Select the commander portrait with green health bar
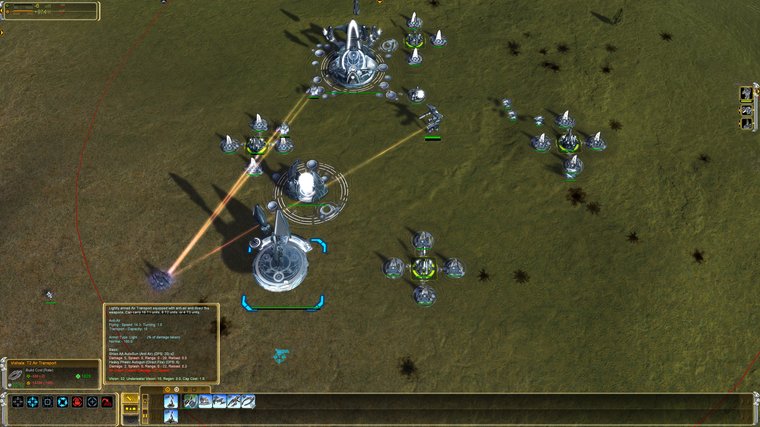Screen dimensions: 760x427 (x=747, y=94)
